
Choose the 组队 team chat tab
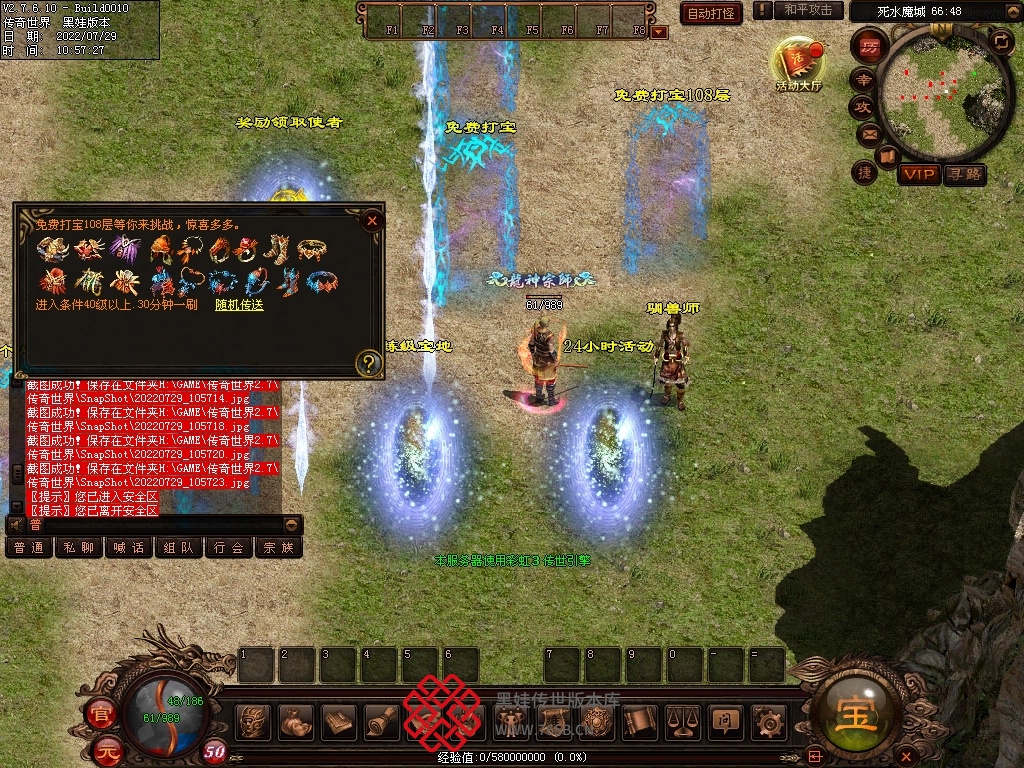(x=179, y=547)
